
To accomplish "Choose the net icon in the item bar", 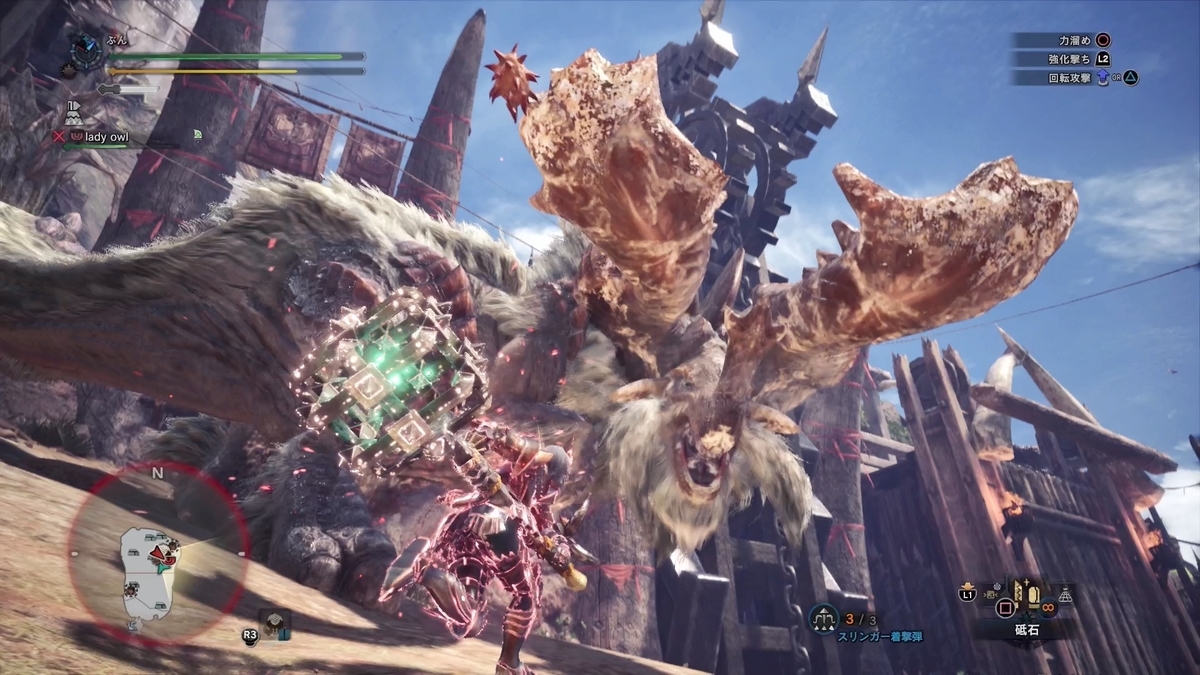I will (1065, 595).
